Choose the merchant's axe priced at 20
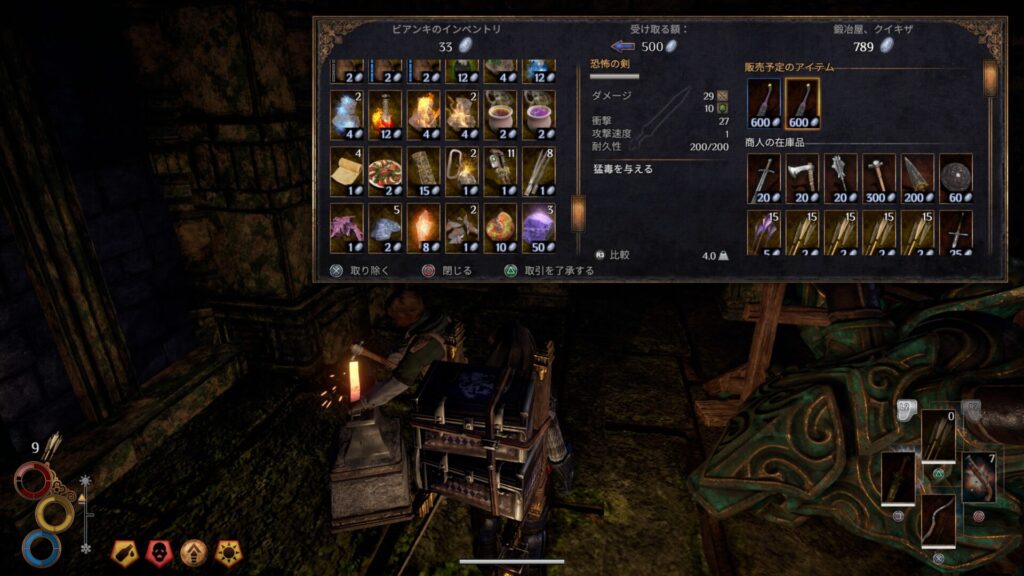1024x576 pixels. coord(802,180)
